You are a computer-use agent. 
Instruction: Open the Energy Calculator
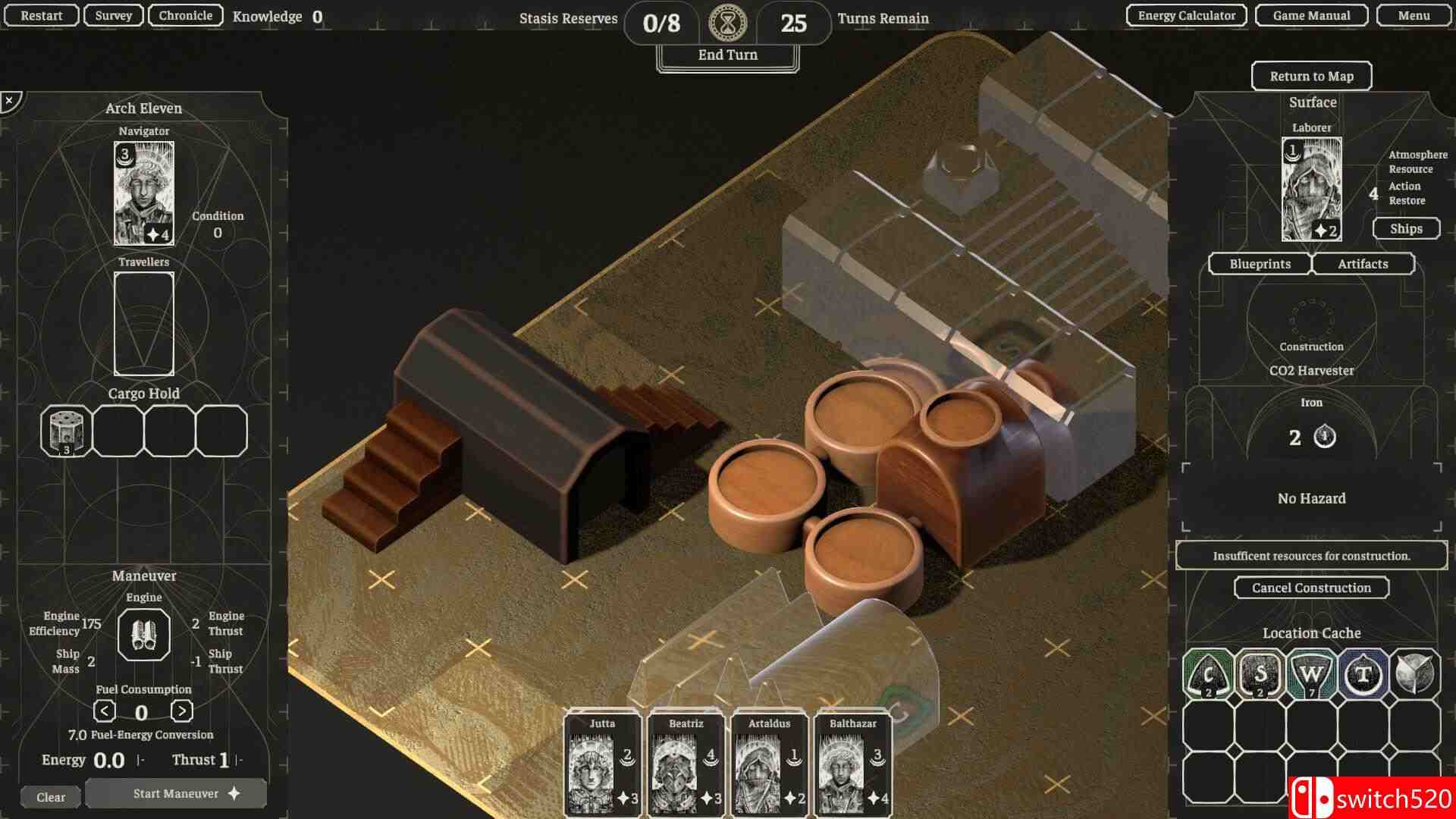tap(1186, 15)
